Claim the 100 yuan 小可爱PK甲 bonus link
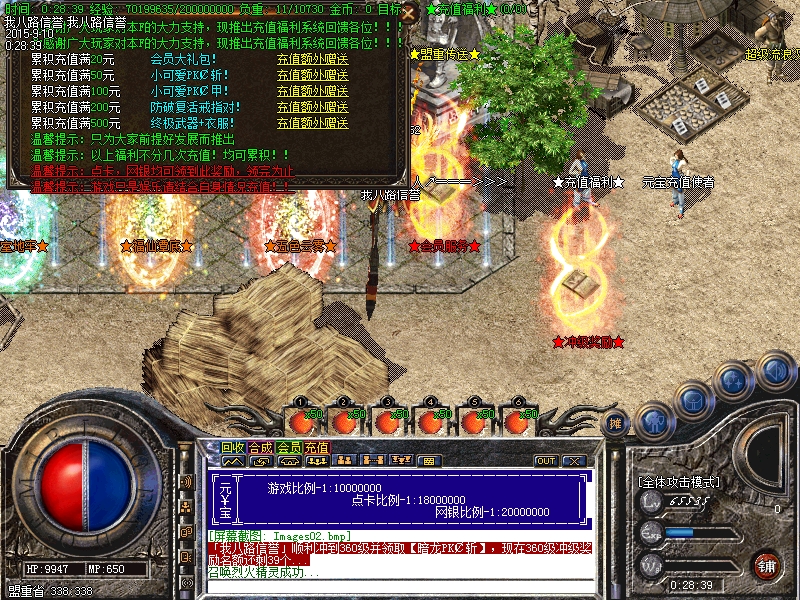 pos(312,91)
